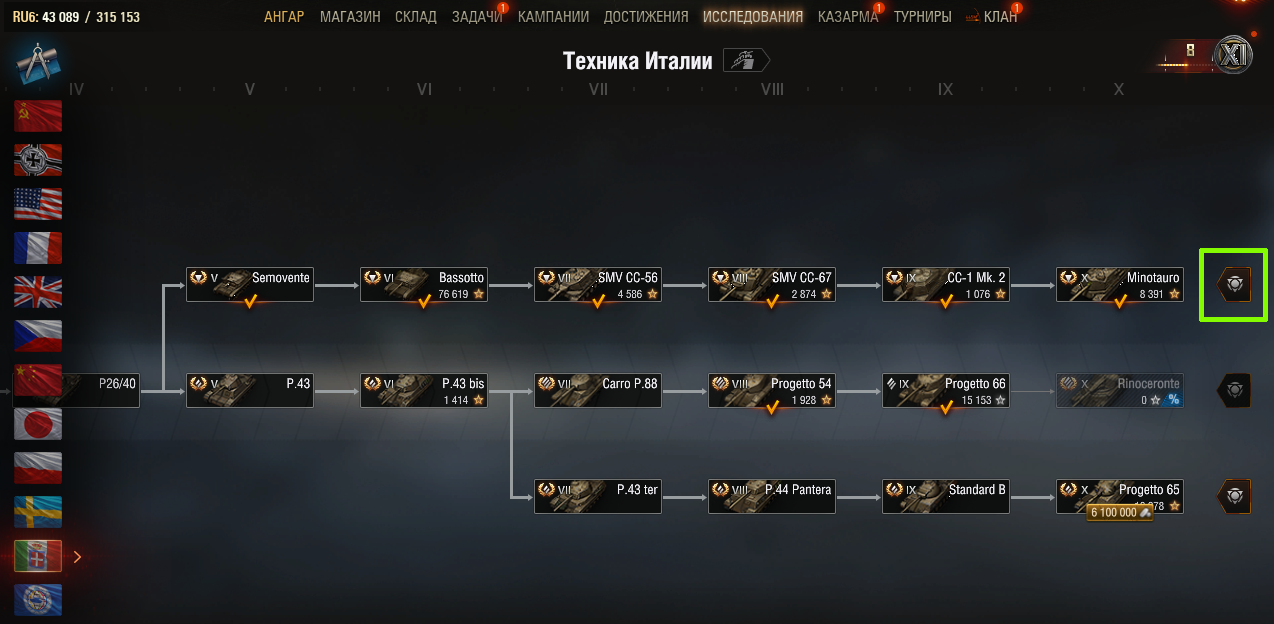Switch to the Турниры tab
This screenshot has width=1274, height=624.
click(x=923, y=17)
